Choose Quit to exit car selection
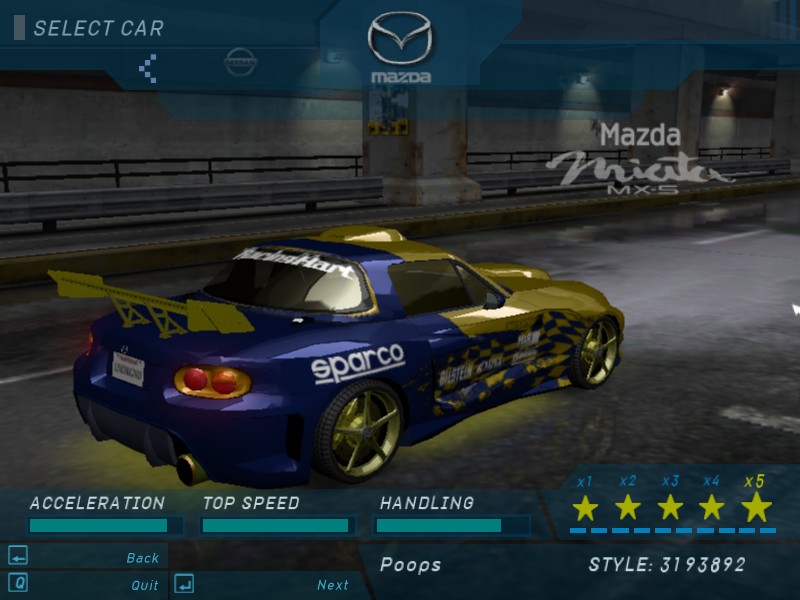The width and height of the screenshot is (800, 600). tap(144, 585)
